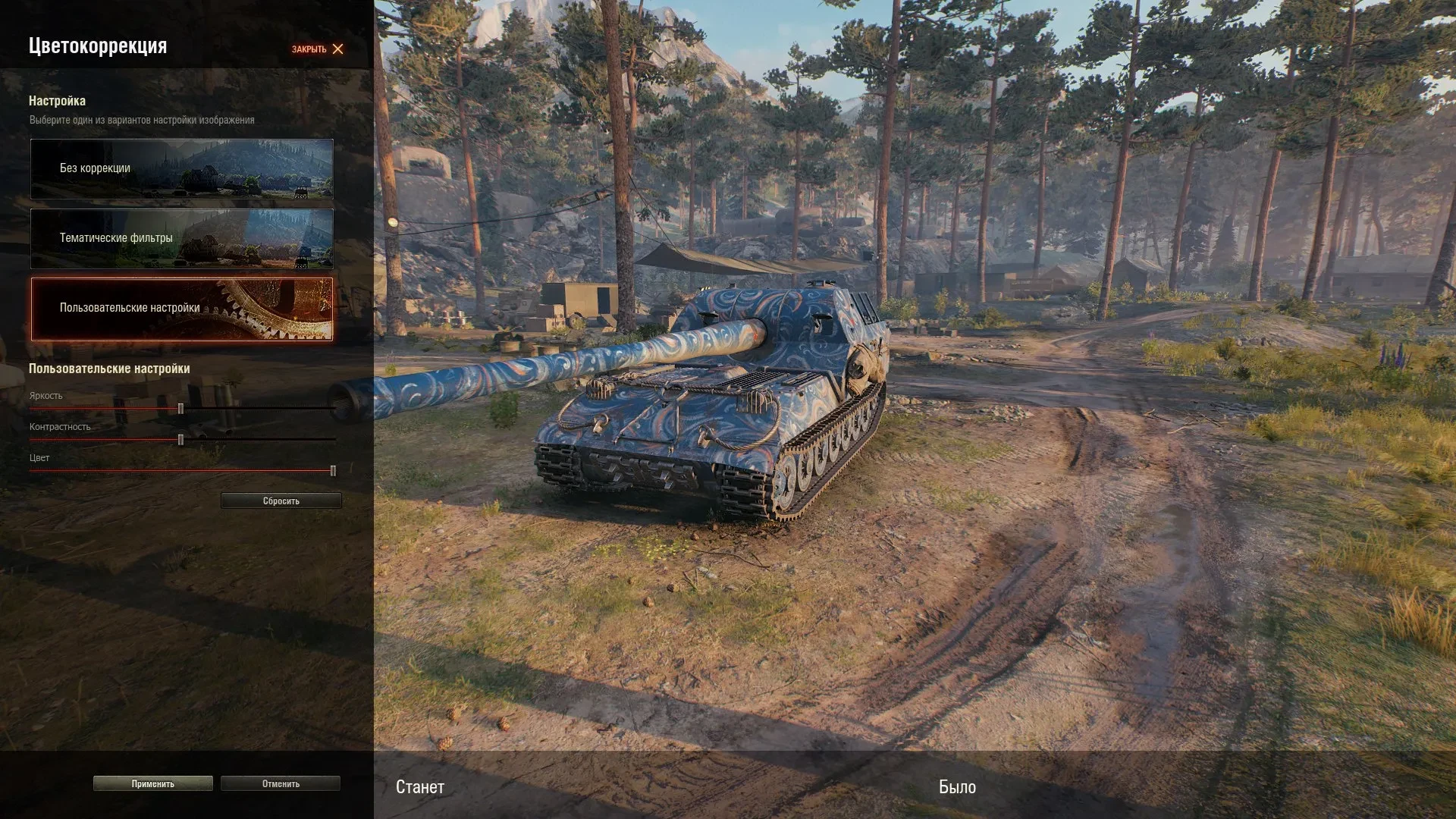The width and height of the screenshot is (1456, 819).
Task: Close the Цветокоррекция panel
Action: pos(318,49)
